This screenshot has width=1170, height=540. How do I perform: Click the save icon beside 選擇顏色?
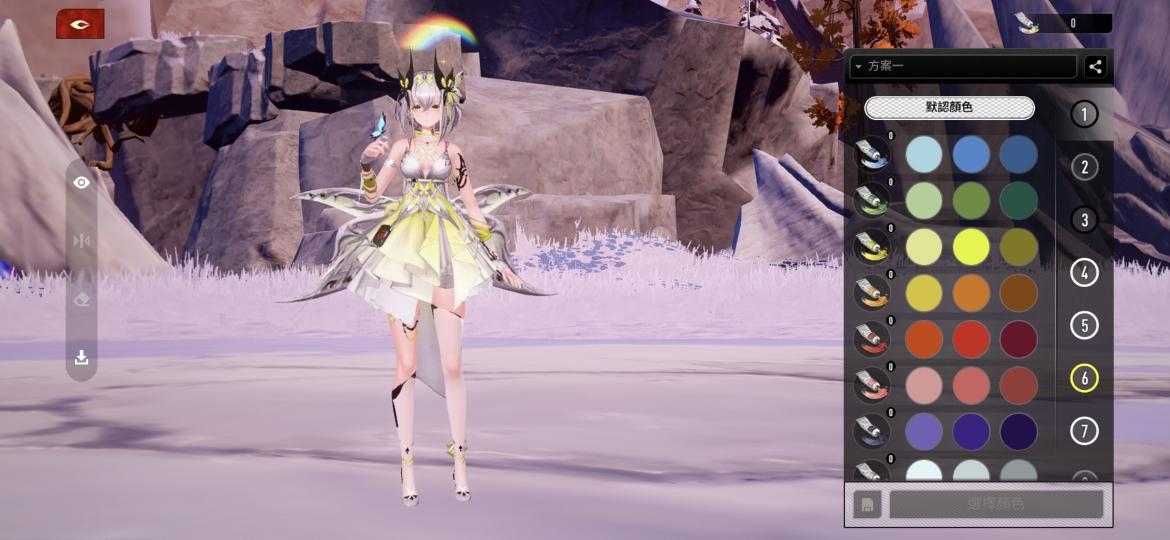[x=867, y=504]
